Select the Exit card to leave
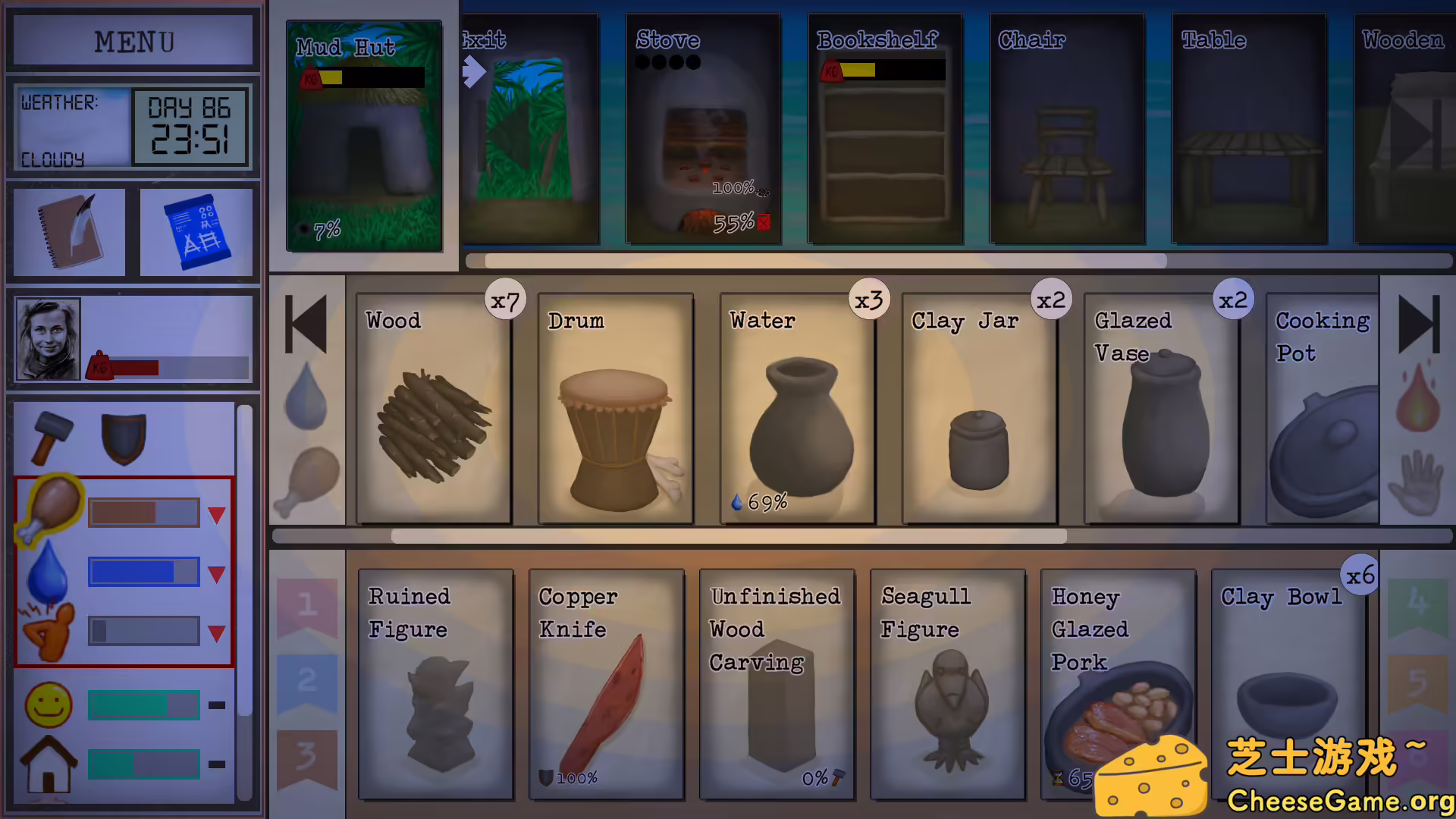The height and width of the screenshot is (819, 1456). tap(529, 129)
